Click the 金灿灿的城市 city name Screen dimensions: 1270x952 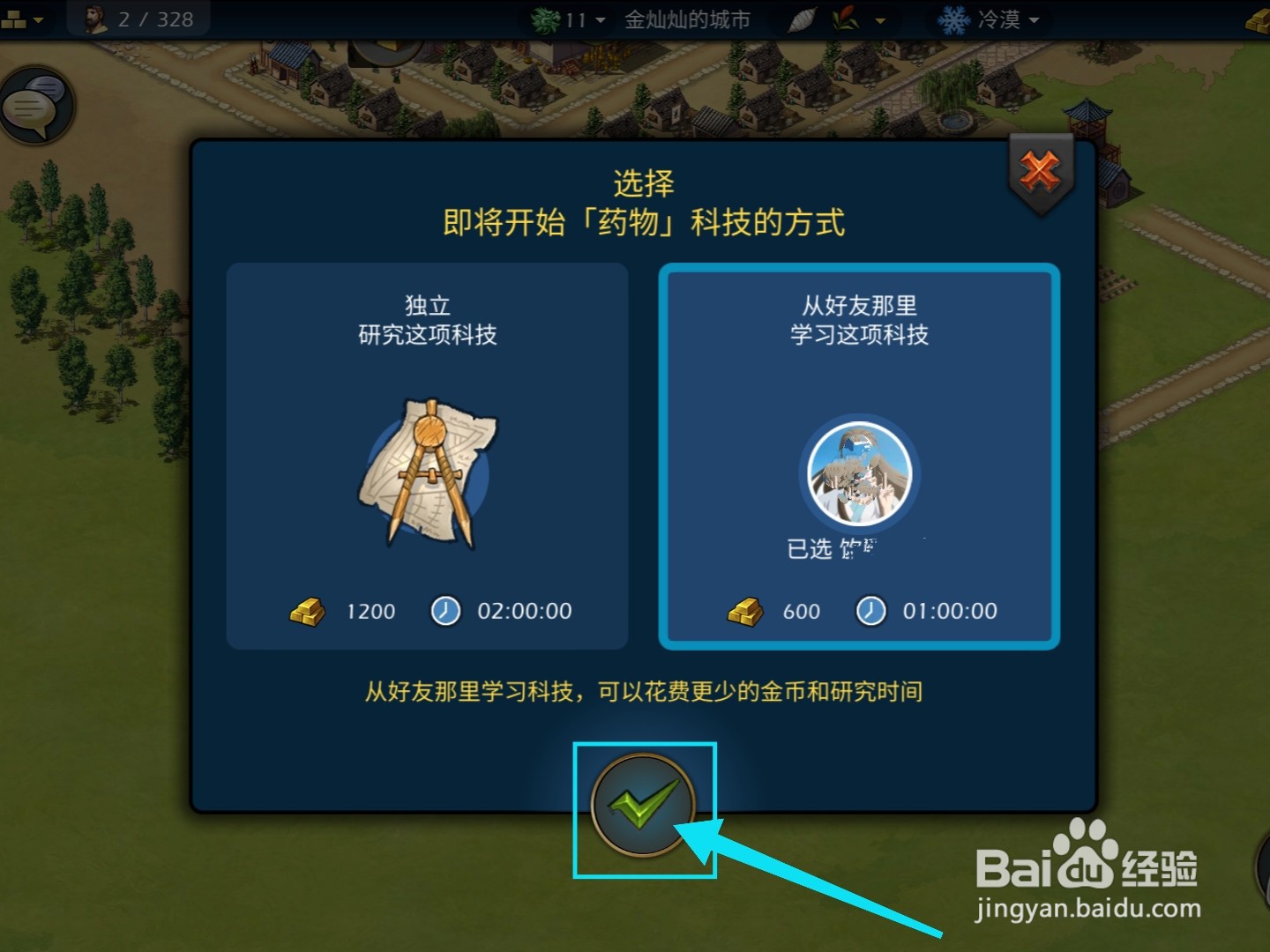click(688, 19)
